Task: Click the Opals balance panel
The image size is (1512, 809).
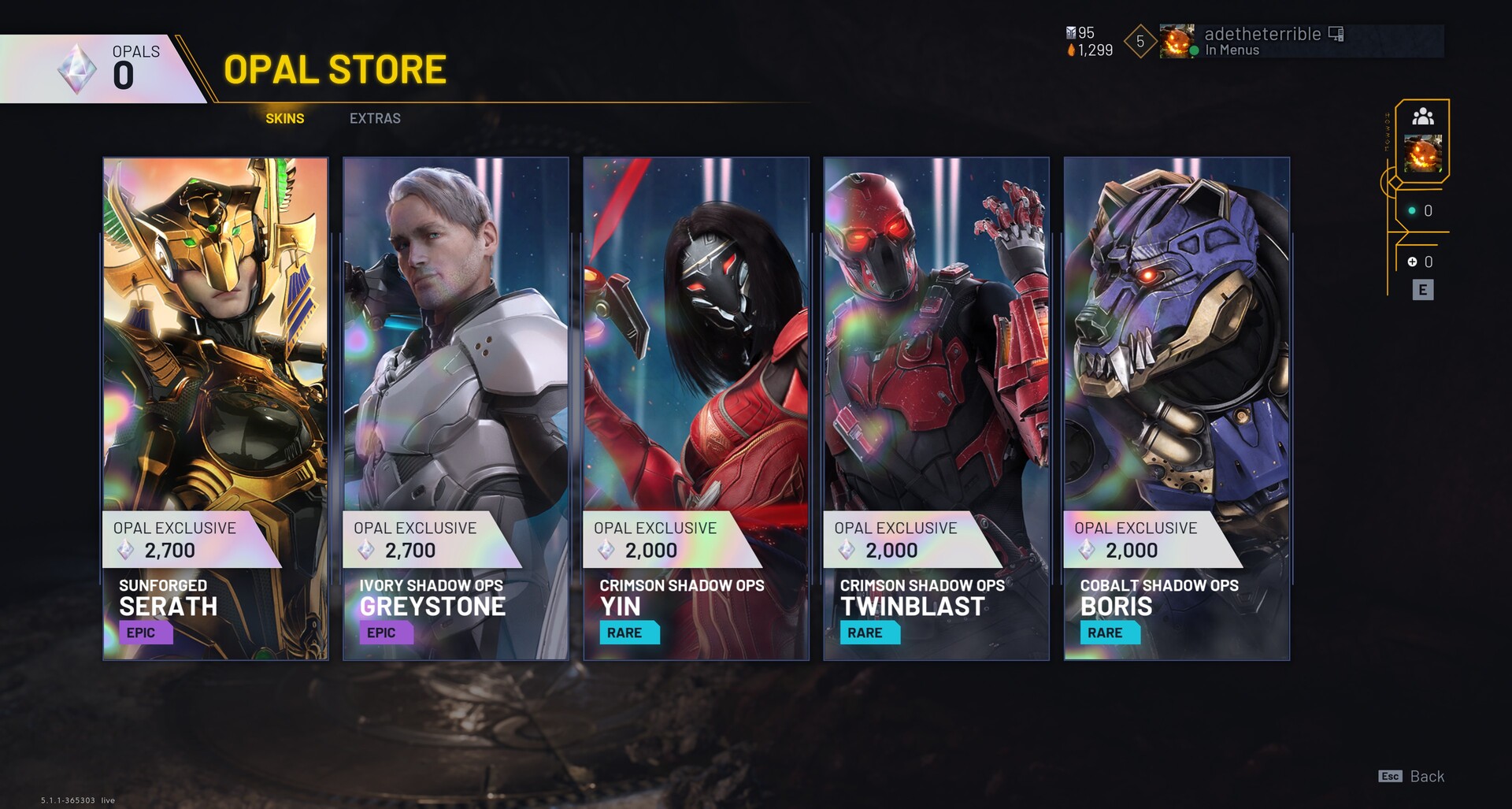Action: point(102,69)
